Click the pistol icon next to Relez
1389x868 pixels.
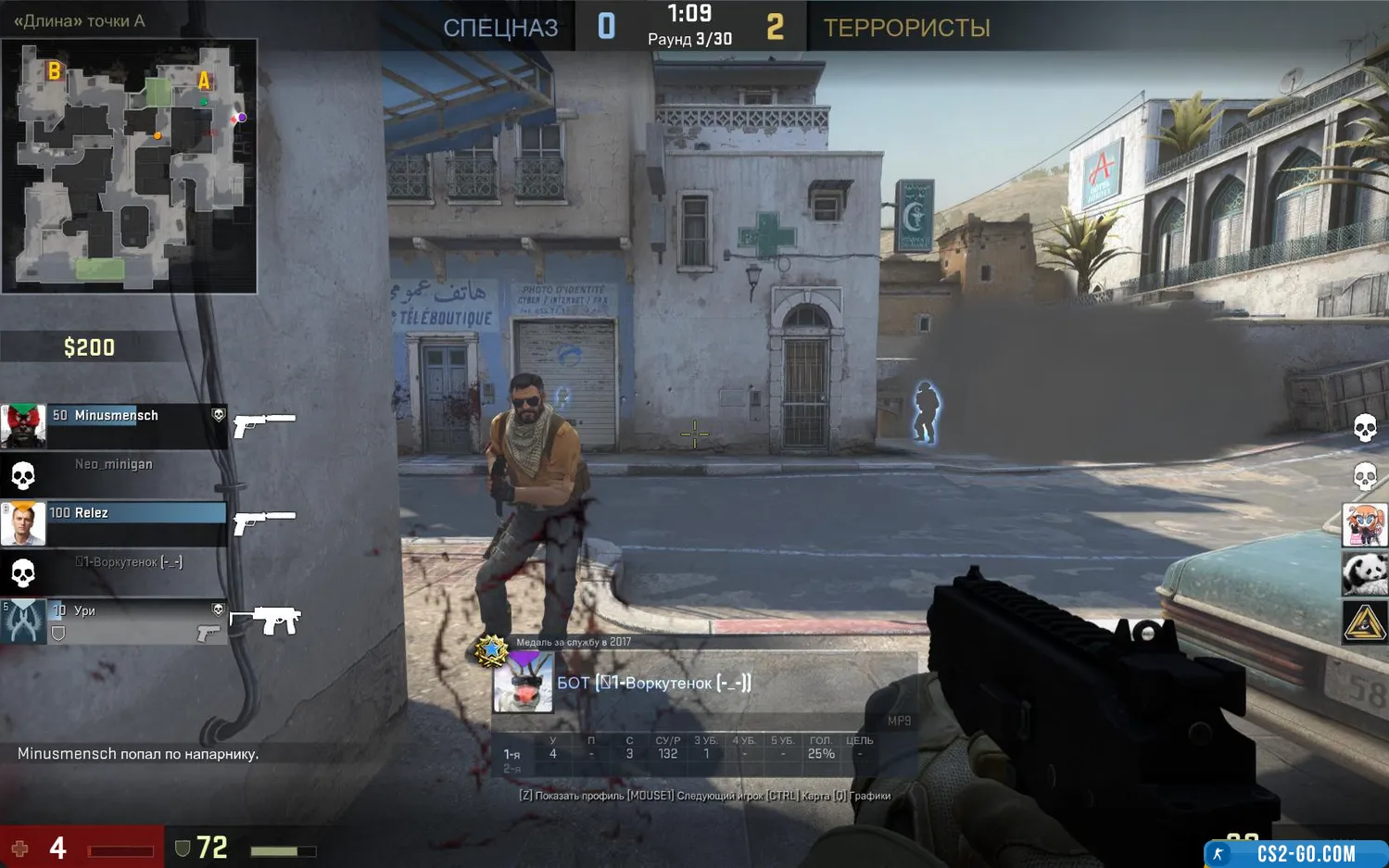264,522
